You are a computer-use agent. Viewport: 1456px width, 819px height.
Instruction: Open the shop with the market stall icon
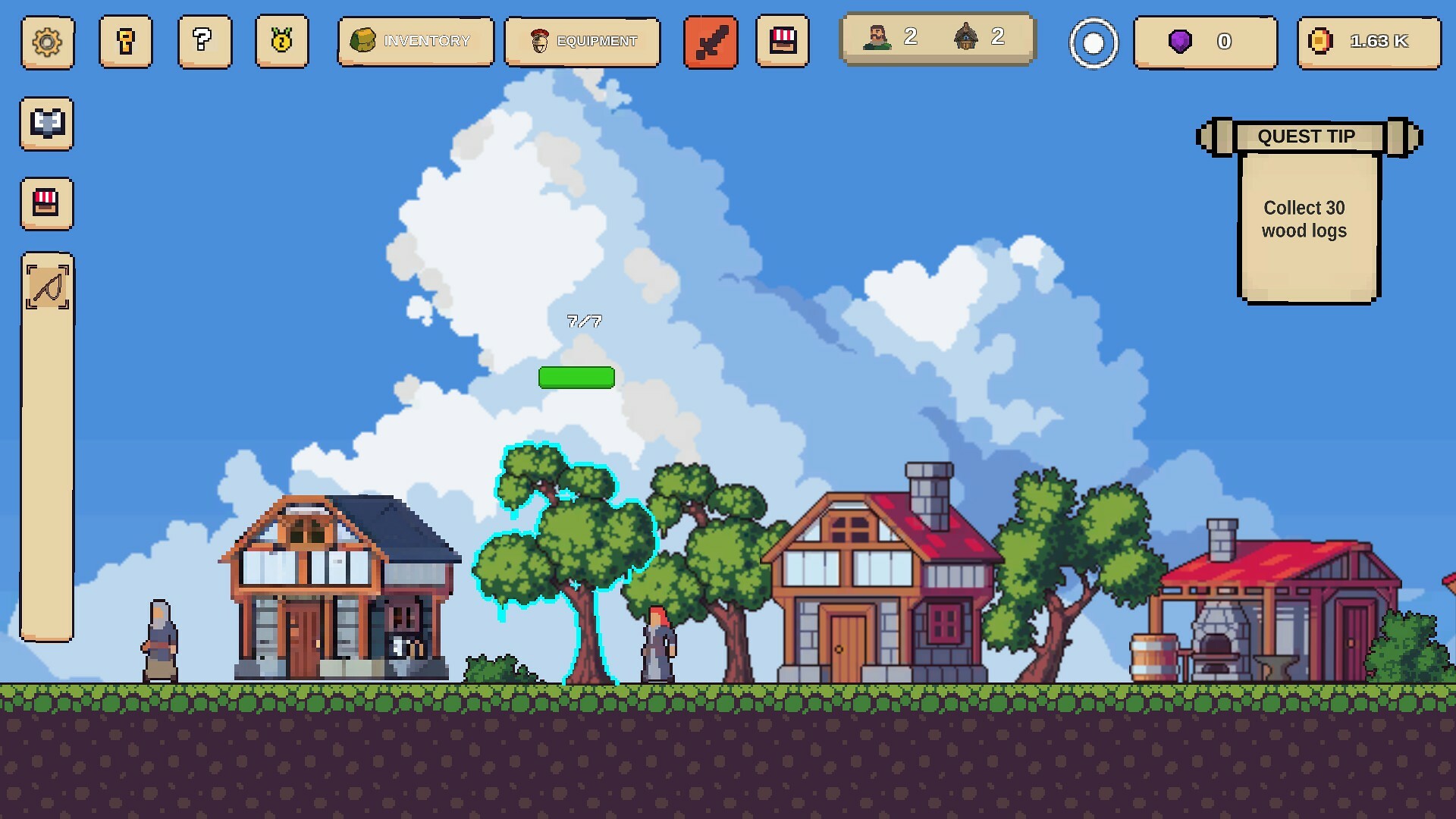tap(783, 42)
